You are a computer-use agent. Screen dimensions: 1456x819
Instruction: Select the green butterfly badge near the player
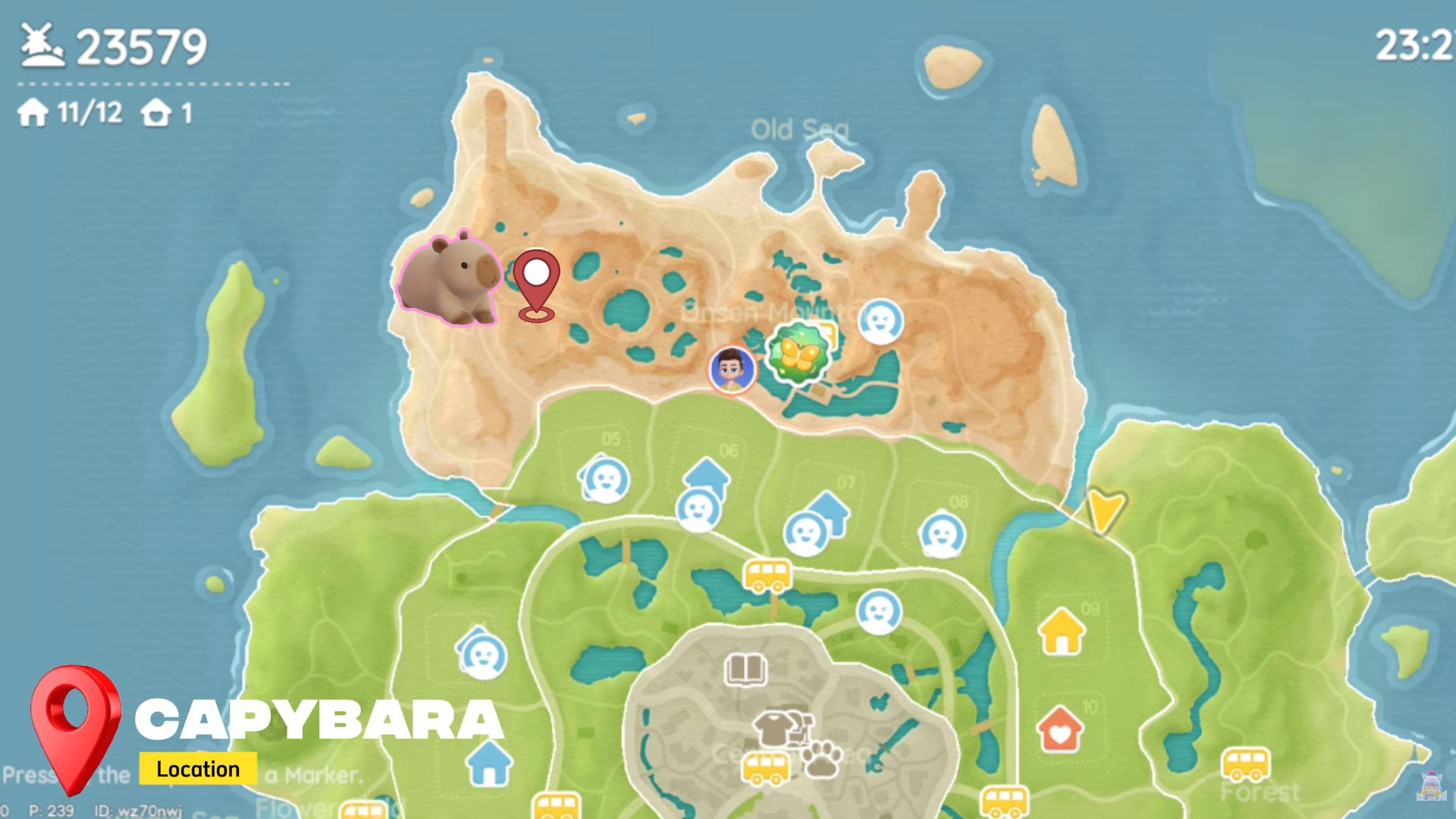[800, 353]
